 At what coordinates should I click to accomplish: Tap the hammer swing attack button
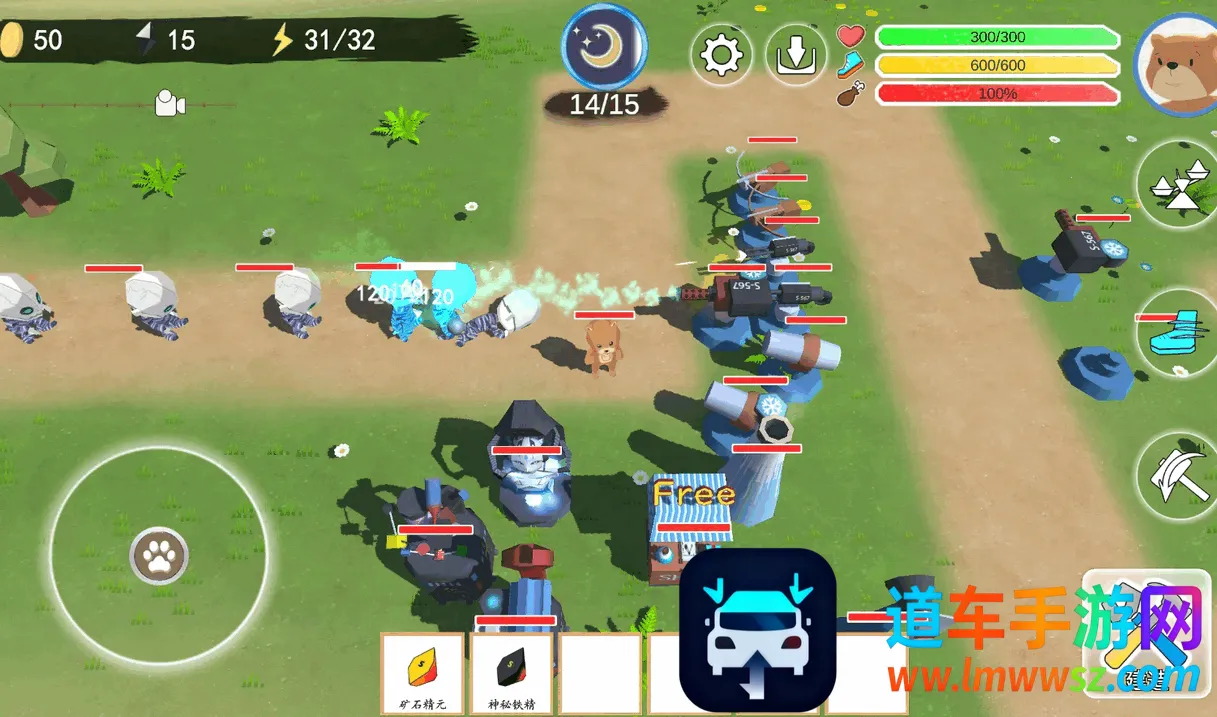point(1177,476)
